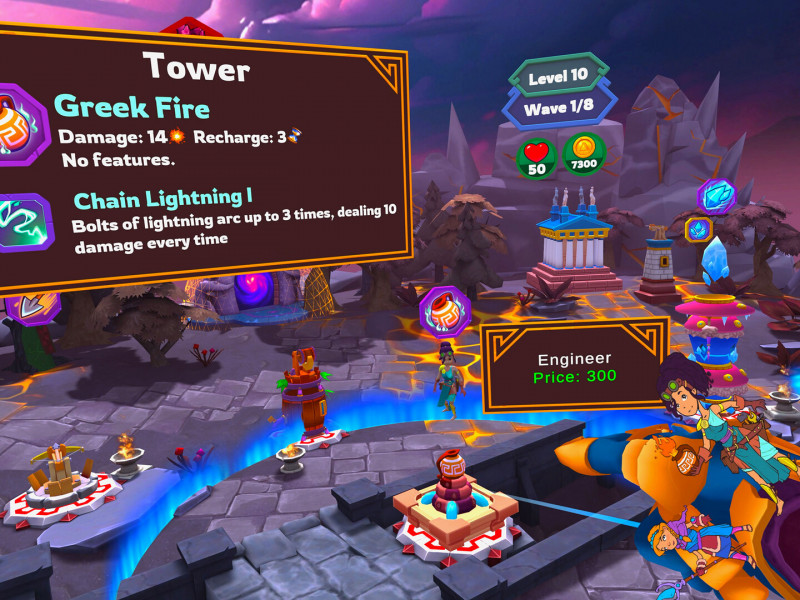
Task: Select the large blue crystal hexagon icon
Action: 717,196
